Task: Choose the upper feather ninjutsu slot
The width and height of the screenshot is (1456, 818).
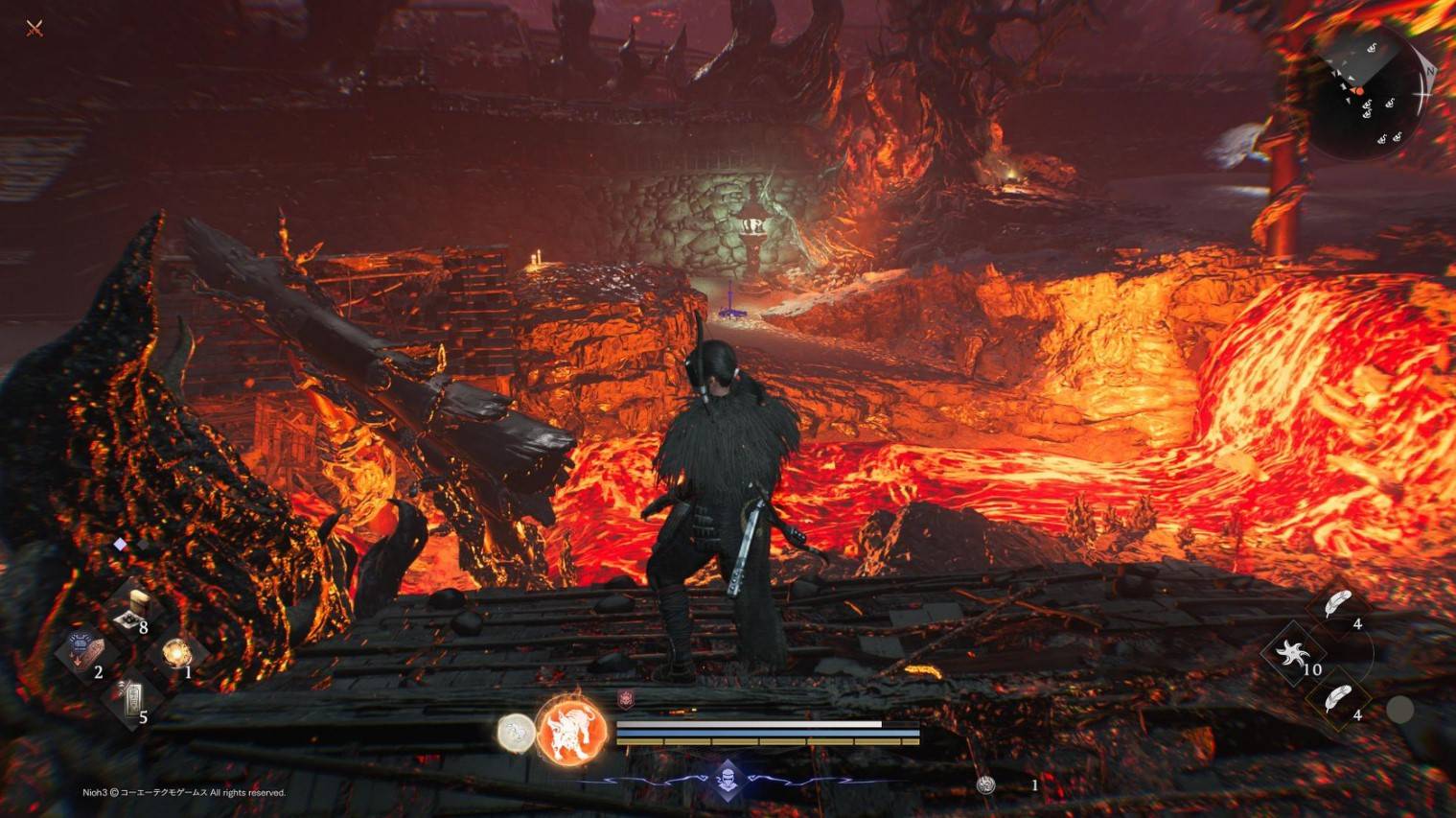Action: tap(1337, 605)
